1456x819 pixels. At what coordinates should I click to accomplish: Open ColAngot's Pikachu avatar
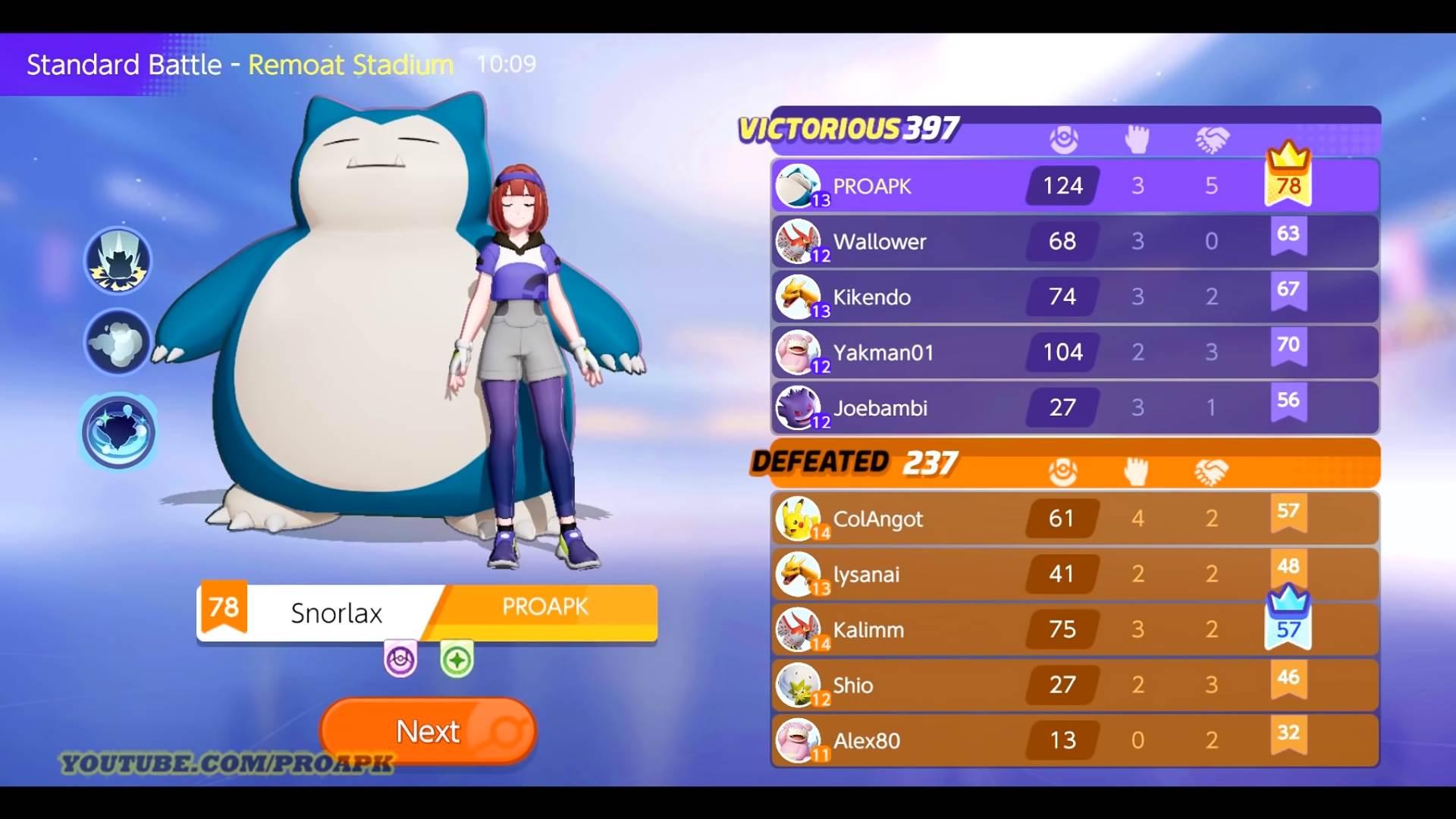[800, 519]
